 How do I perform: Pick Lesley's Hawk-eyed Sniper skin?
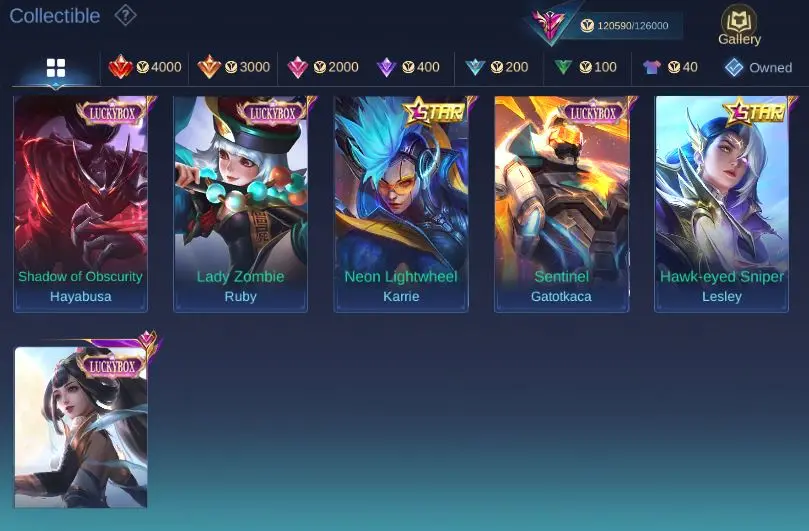721,203
